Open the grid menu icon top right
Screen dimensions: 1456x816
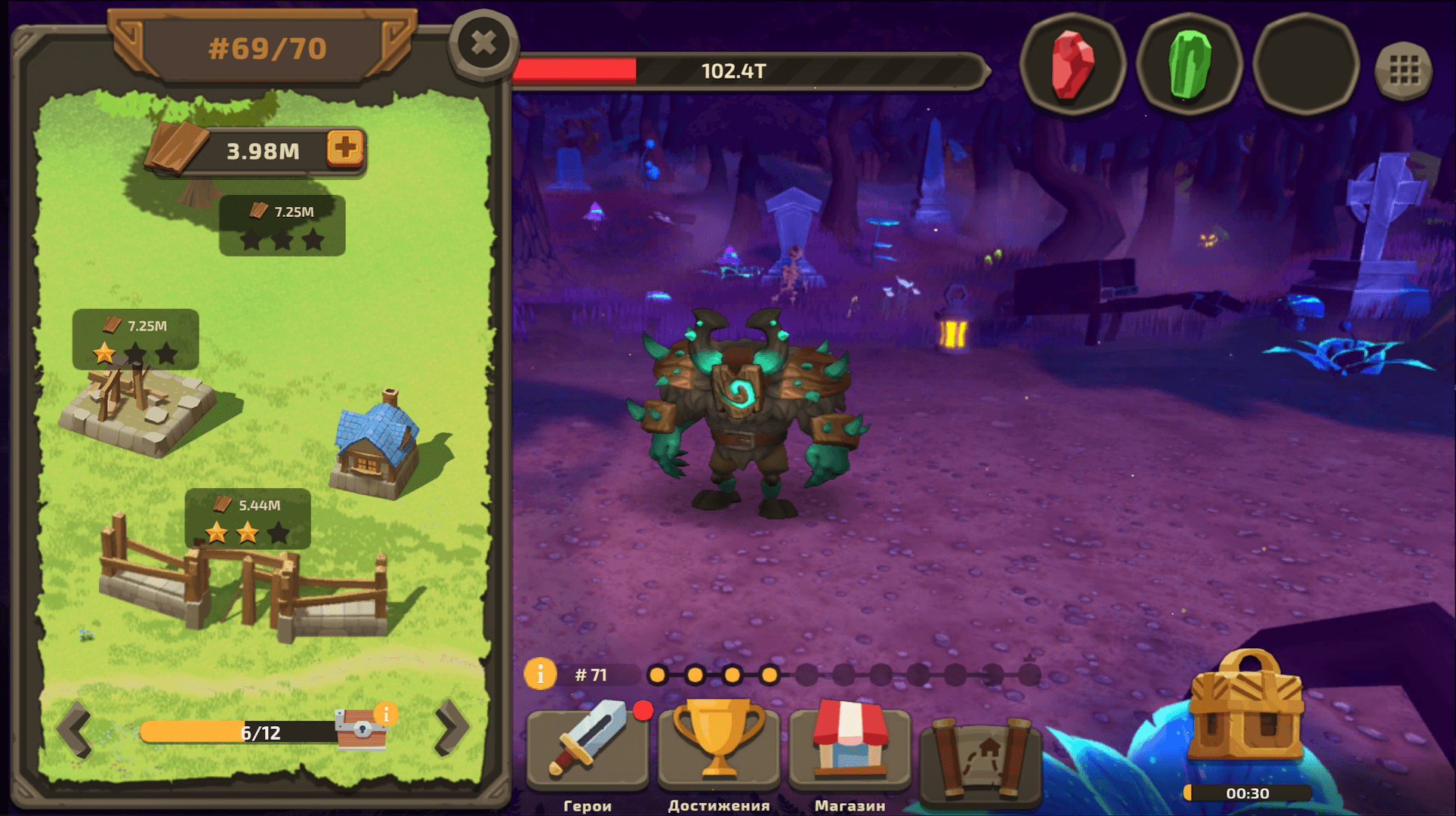(x=1403, y=68)
